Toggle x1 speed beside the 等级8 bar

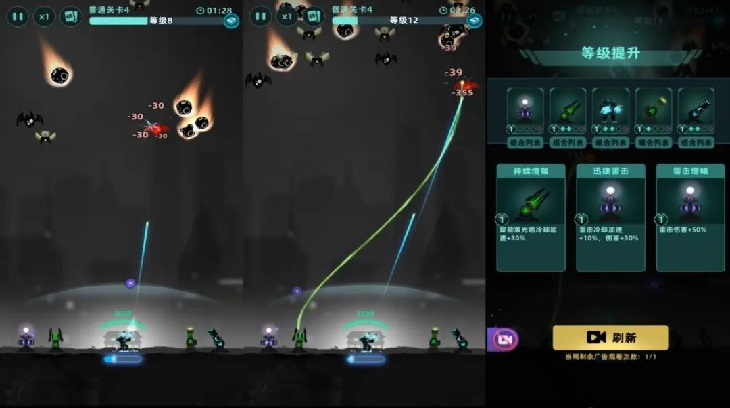click(45, 16)
